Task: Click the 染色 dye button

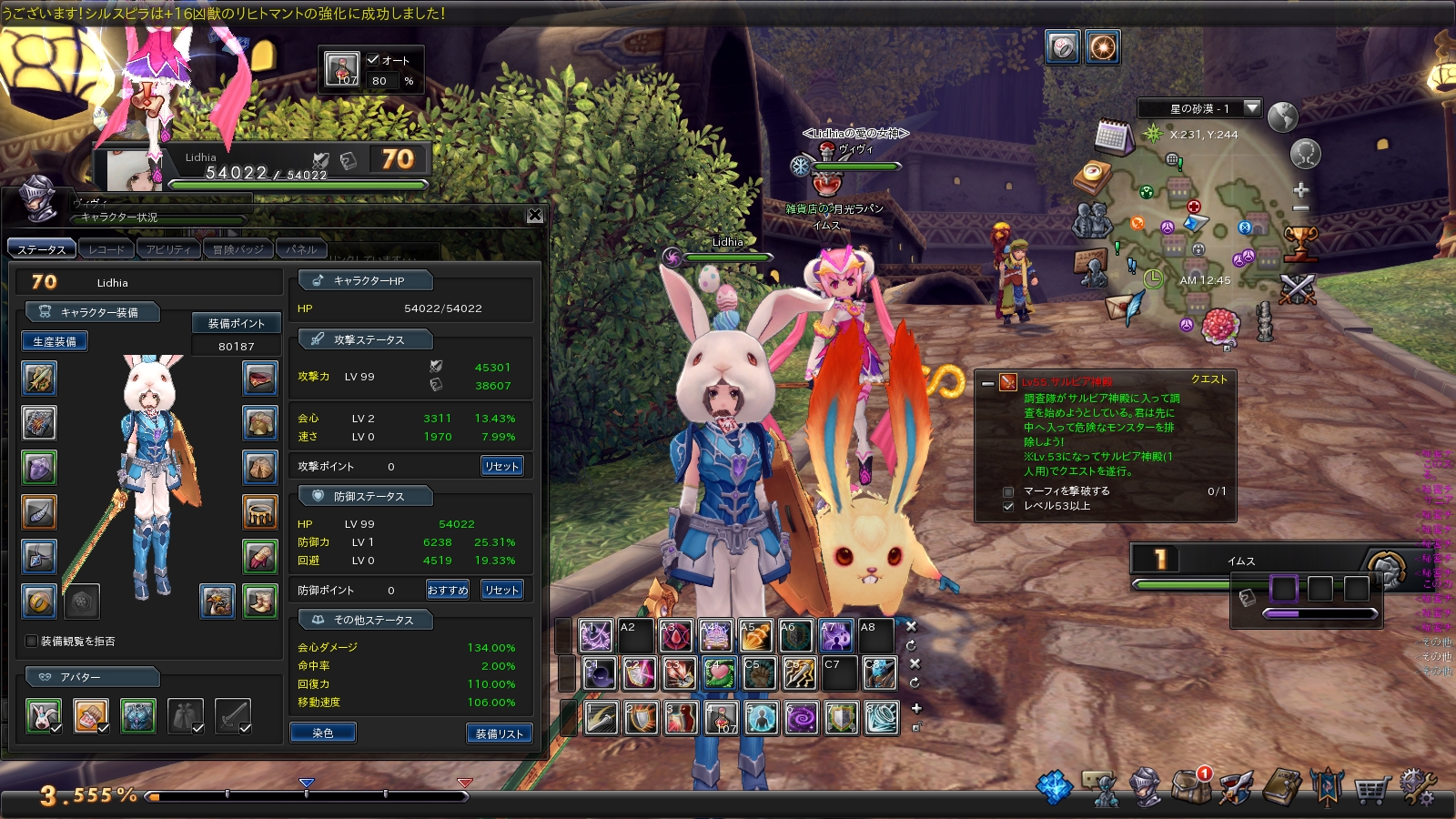Action: click(x=322, y=733)
